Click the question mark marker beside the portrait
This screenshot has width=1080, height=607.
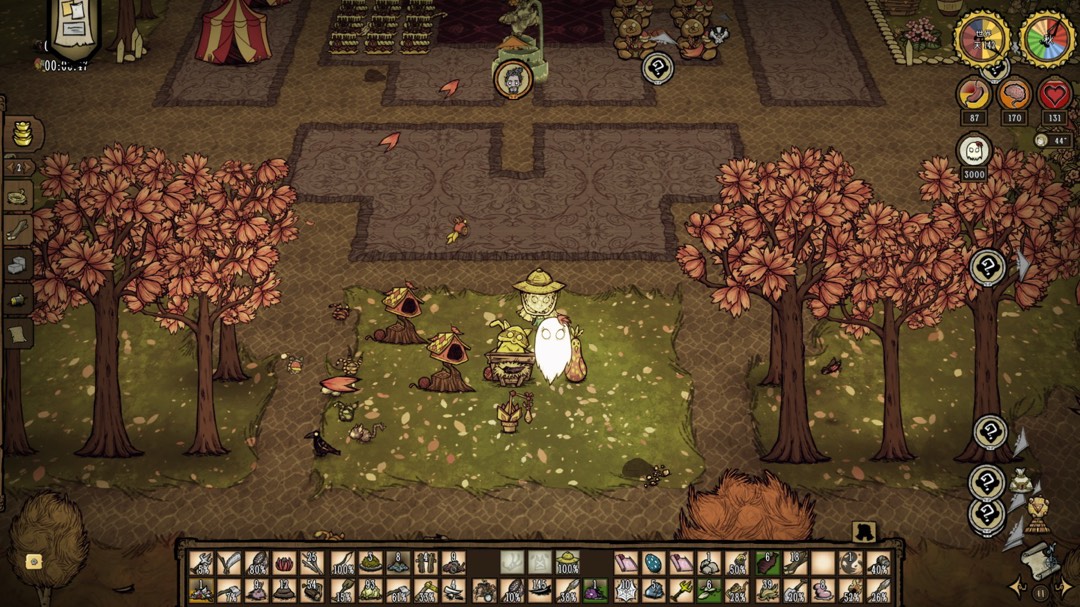[x=657, y=68]
